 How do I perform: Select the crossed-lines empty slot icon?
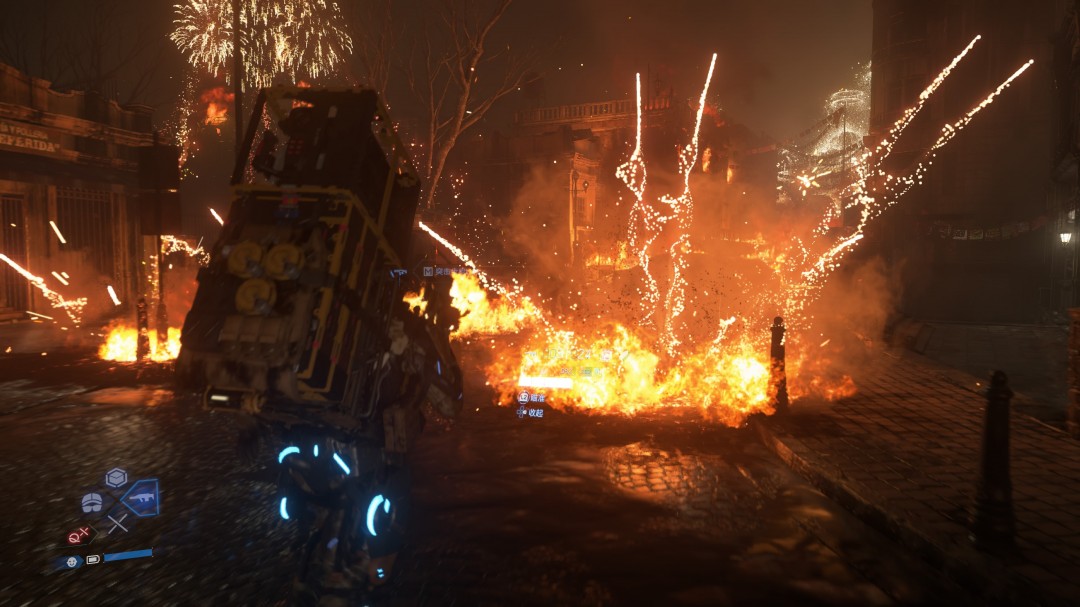[x=117, y=522]
